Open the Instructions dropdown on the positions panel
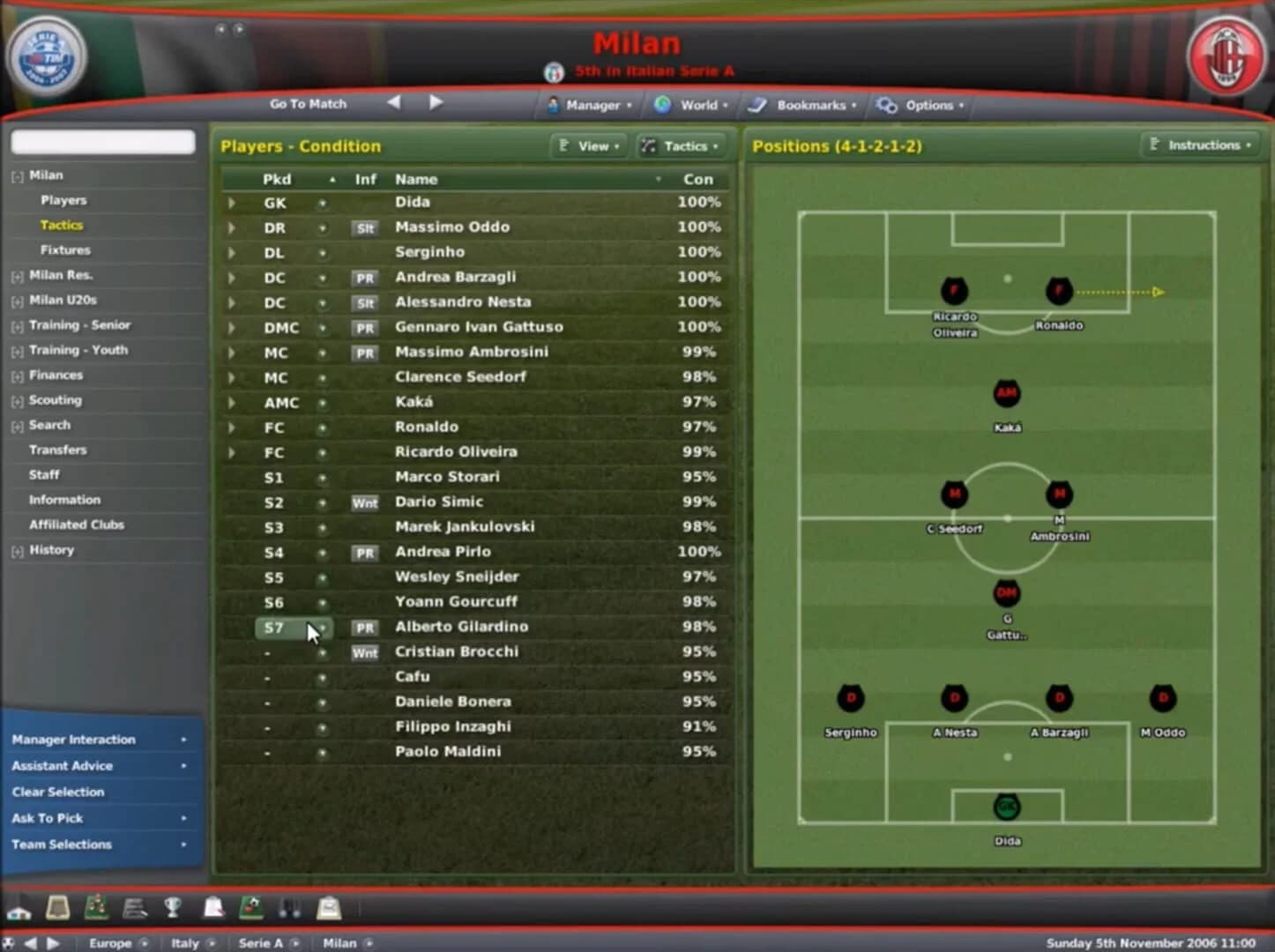The width and height of the screenshot is (1275, 952). [x=1201, y=145]
